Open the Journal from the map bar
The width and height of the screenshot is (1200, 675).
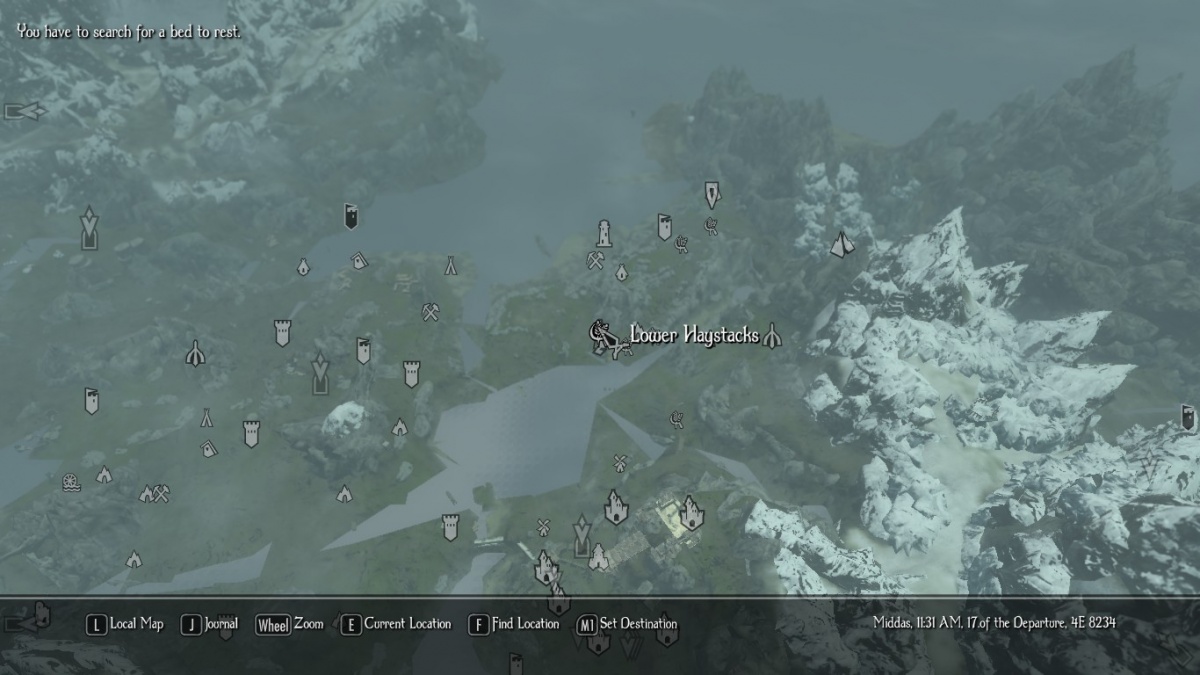pyautogui.click(x=210, y=624)
